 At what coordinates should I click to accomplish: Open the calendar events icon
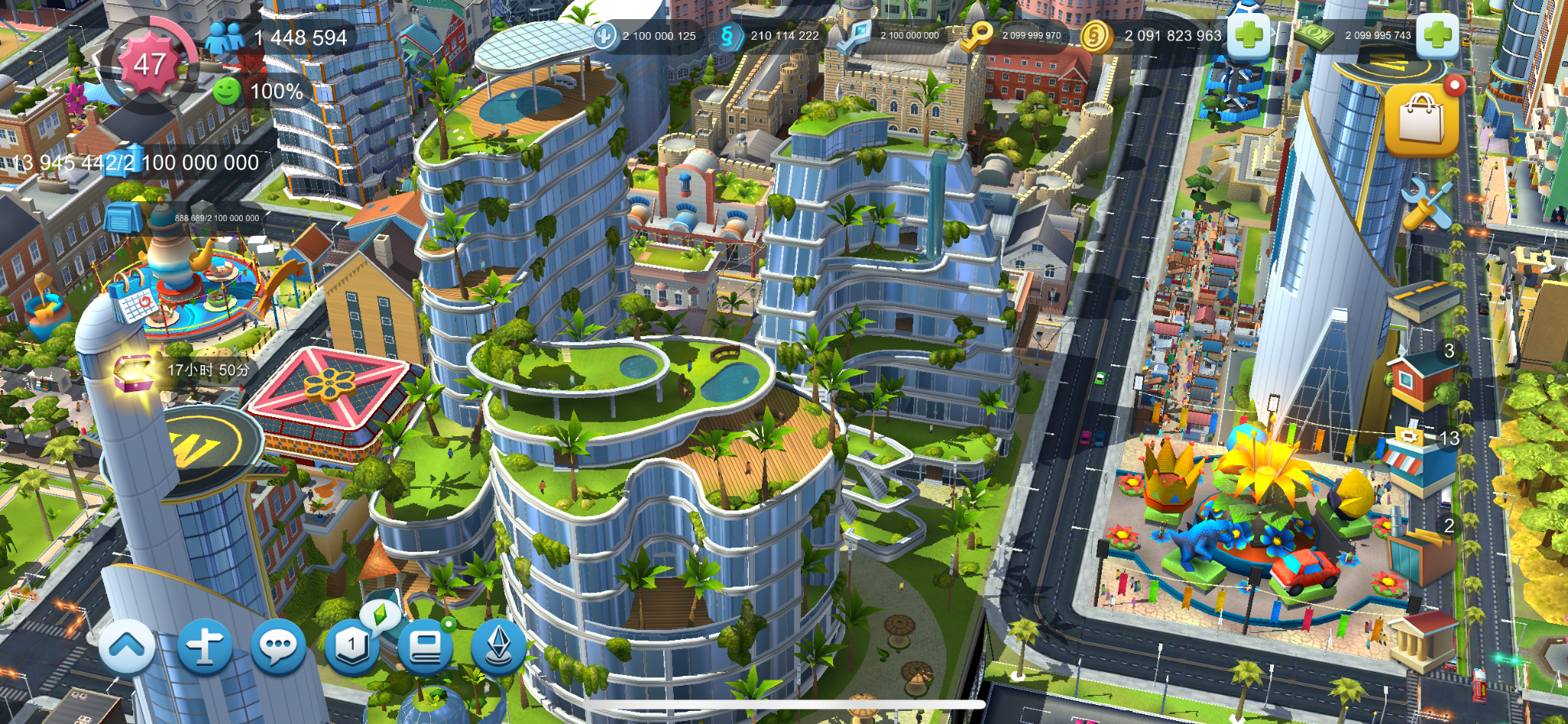[x=136, y=303]
